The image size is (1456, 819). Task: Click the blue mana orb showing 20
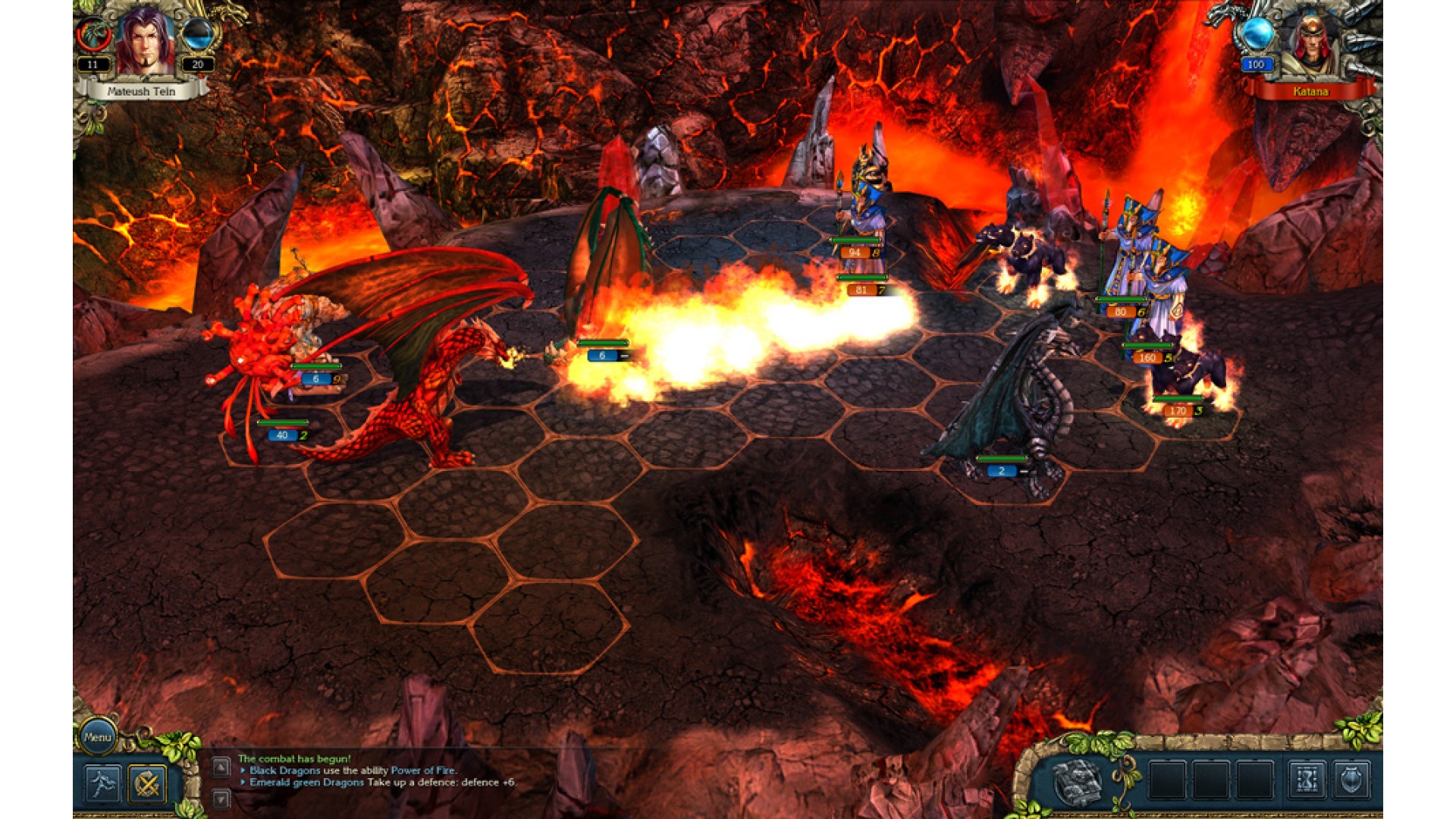tap(197, 34)
